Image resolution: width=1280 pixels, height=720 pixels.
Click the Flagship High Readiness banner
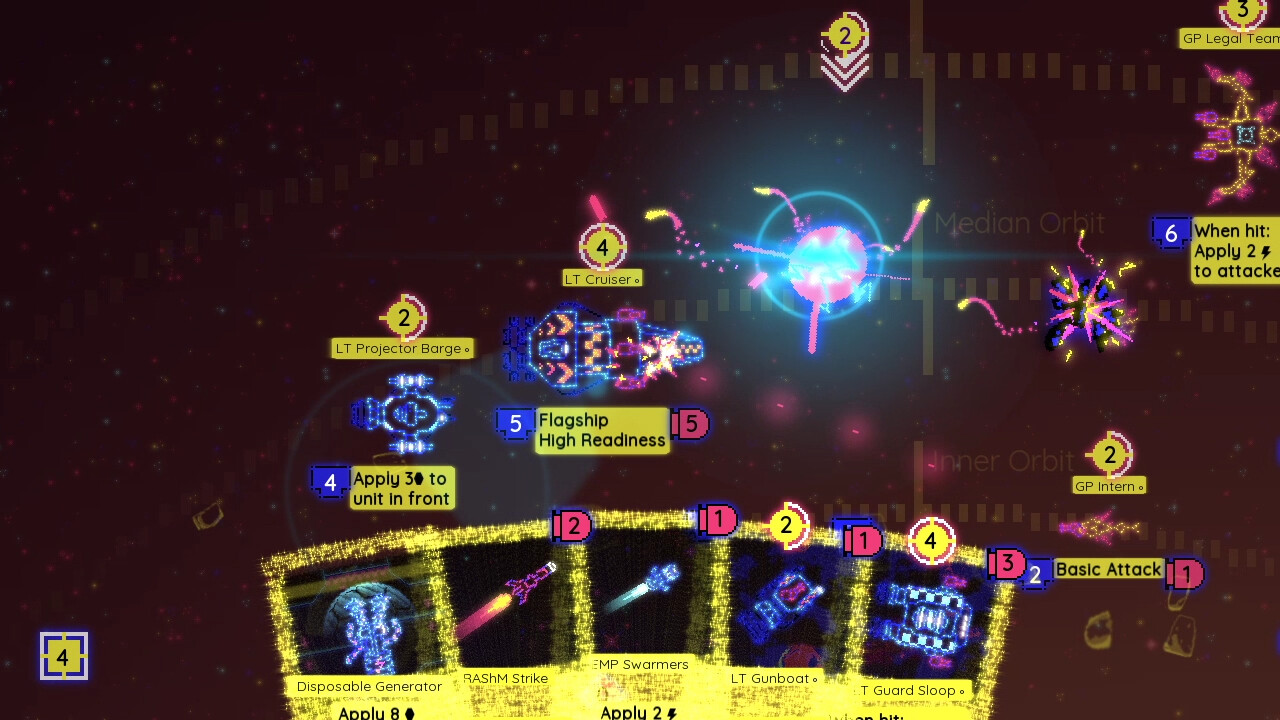[x=601, y=429]
